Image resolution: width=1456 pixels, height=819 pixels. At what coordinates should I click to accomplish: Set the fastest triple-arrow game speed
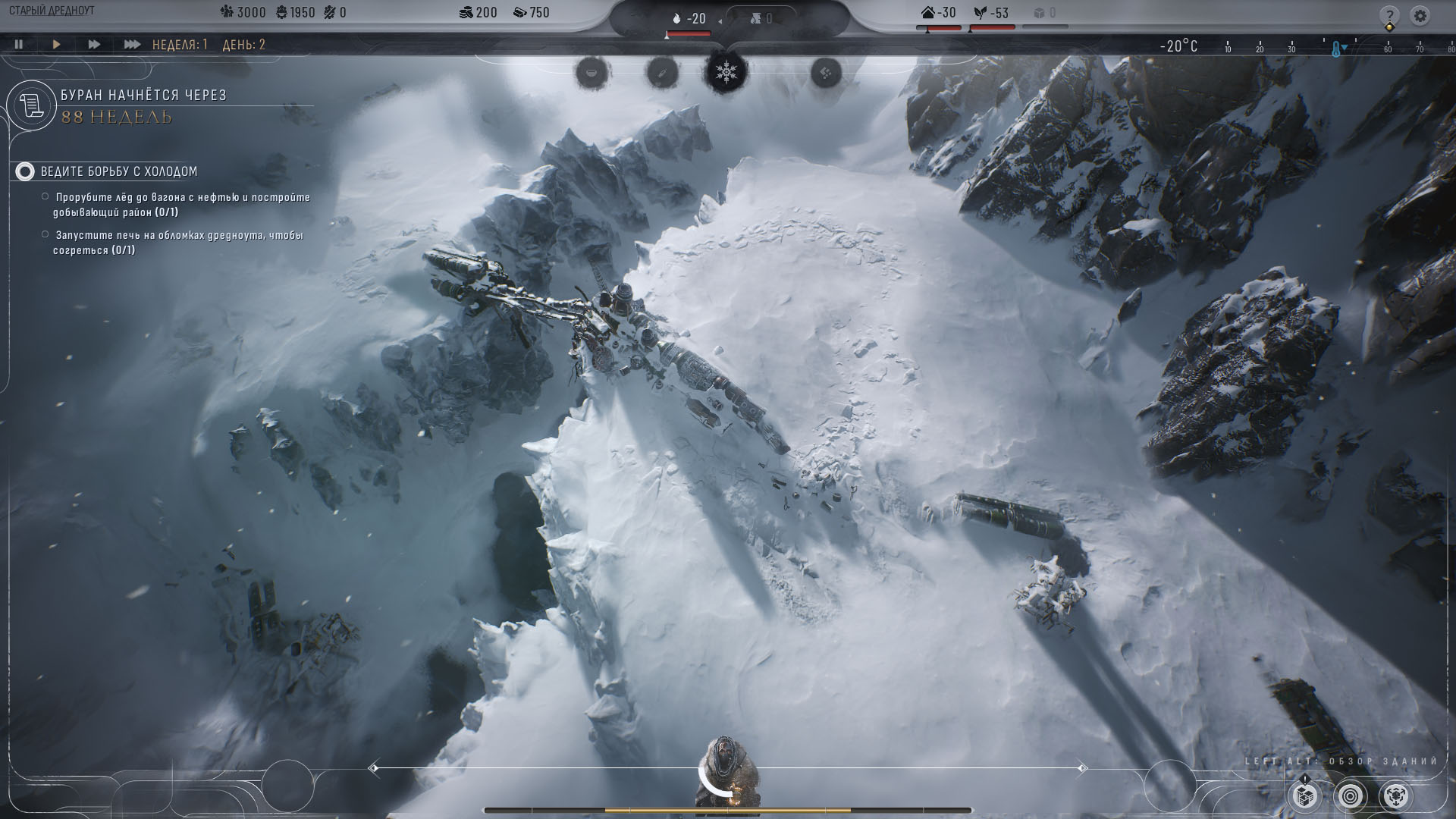point(132,45)
